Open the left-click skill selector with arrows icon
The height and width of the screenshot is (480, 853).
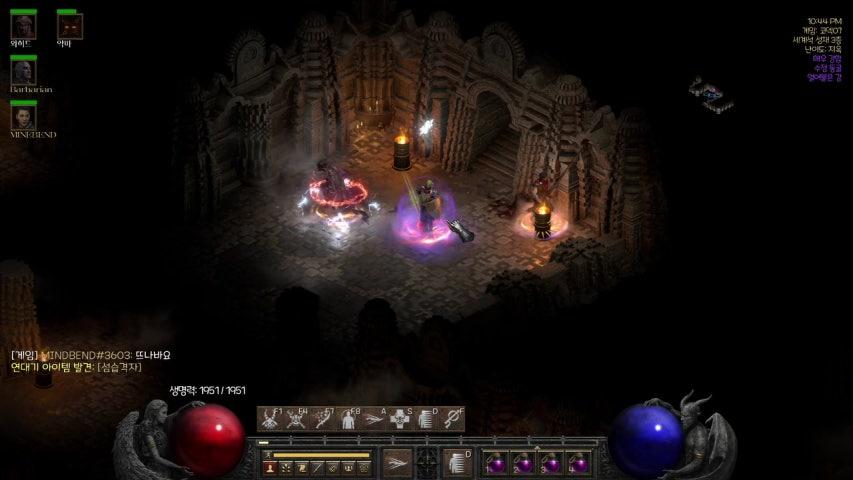tap(397, 462)
